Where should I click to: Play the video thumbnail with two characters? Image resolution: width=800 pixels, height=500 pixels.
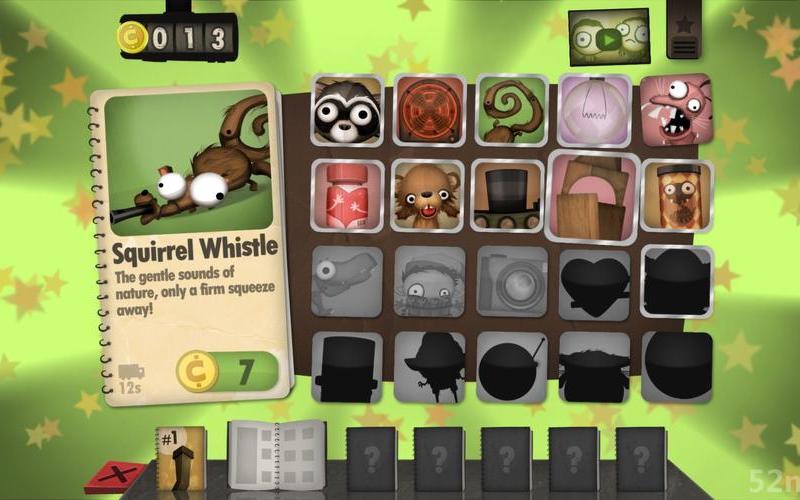click(x=608, y=39)
